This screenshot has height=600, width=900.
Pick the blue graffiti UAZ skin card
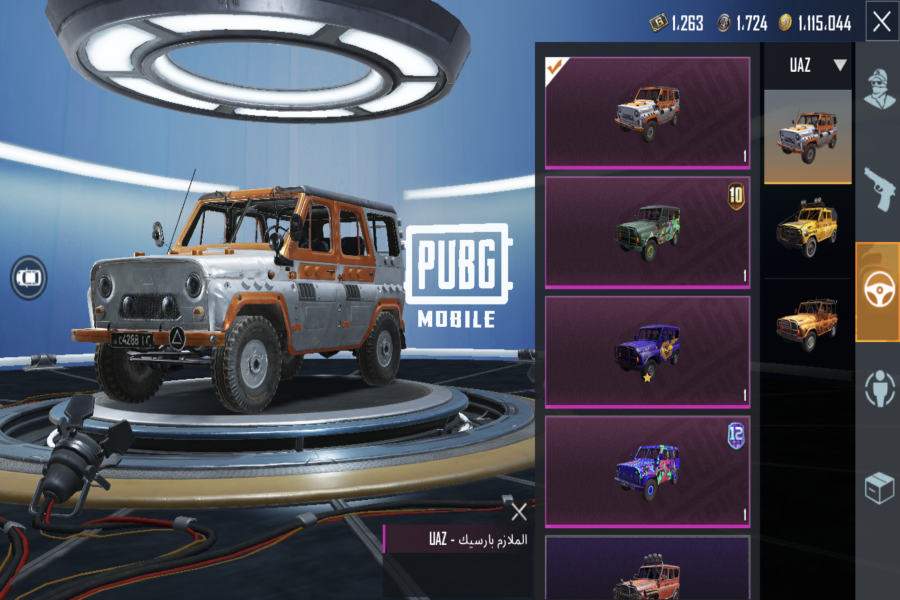(x=647, y=470)
